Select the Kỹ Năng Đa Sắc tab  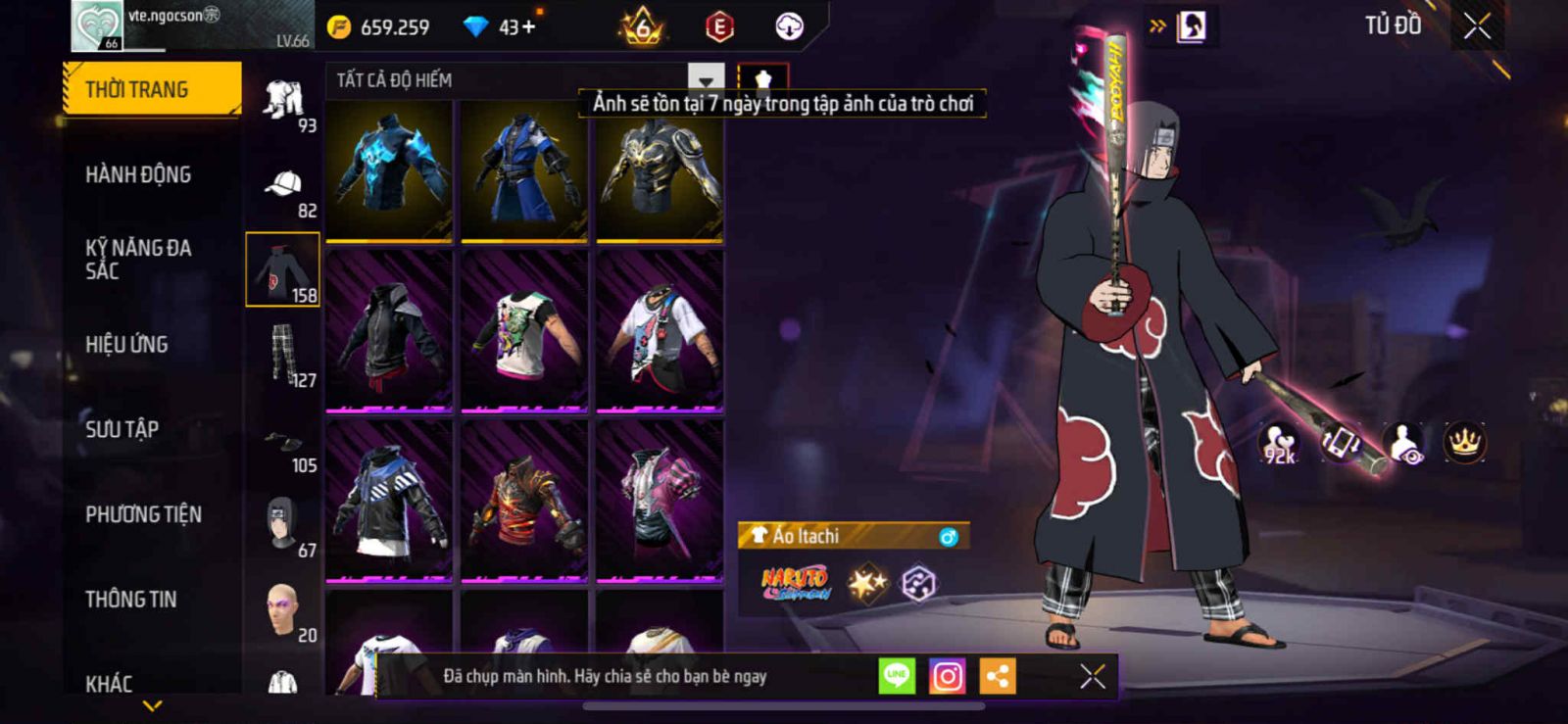(x=138, y=260)
